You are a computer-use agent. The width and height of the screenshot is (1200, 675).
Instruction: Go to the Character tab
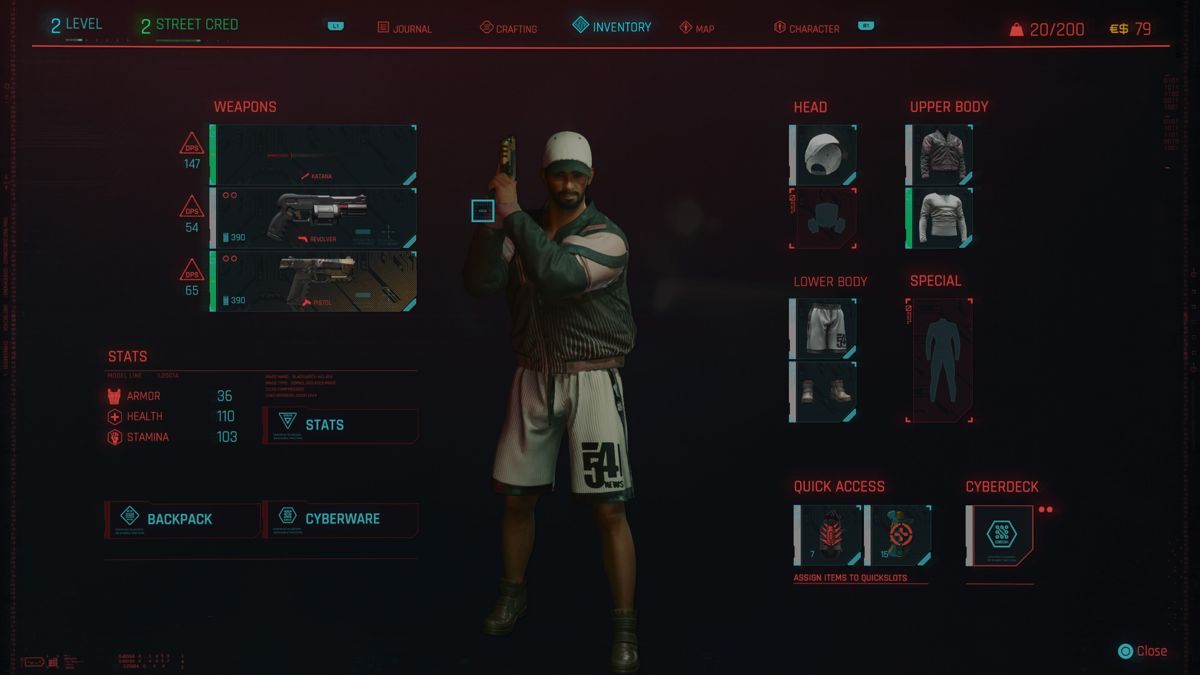806,28
